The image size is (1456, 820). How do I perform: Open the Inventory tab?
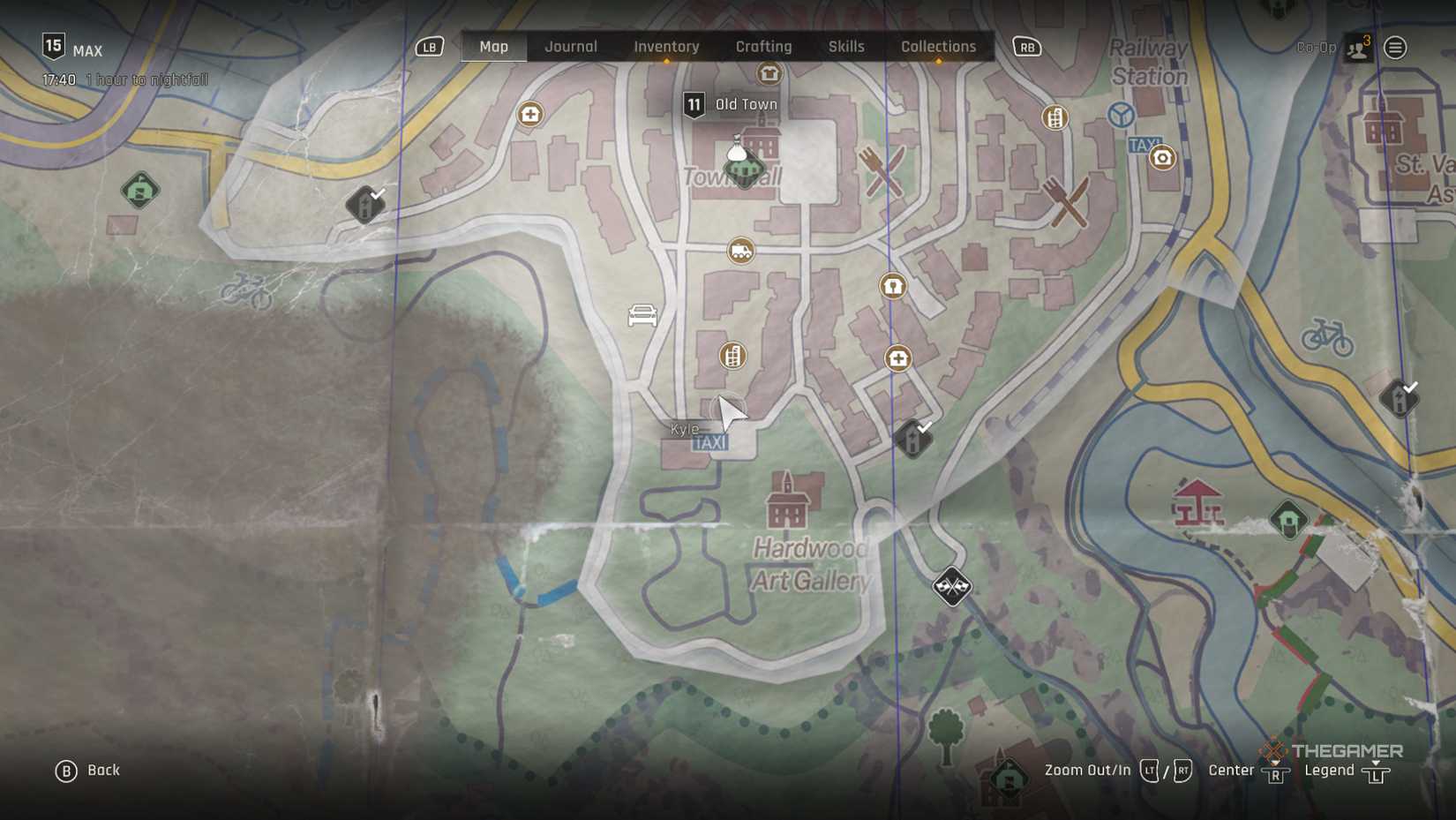click(x=666, y=47)
